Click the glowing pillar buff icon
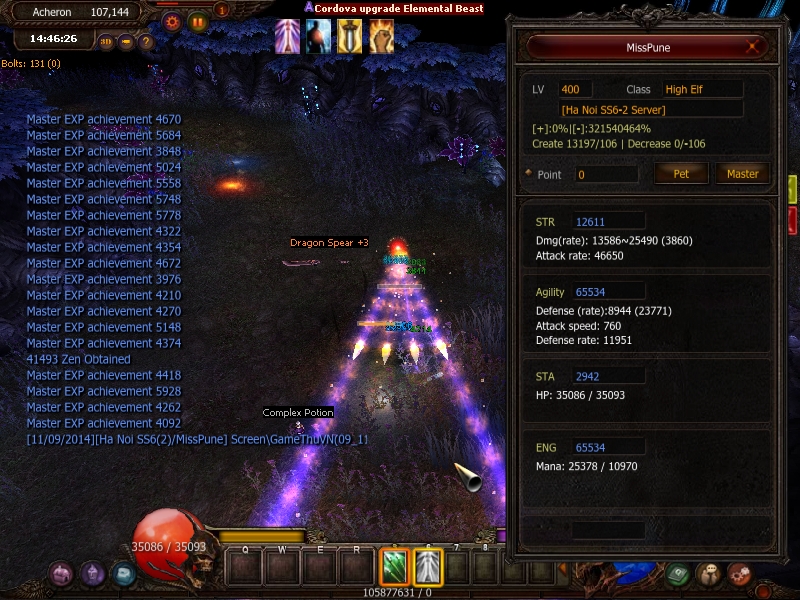 [x=289, y=36]
